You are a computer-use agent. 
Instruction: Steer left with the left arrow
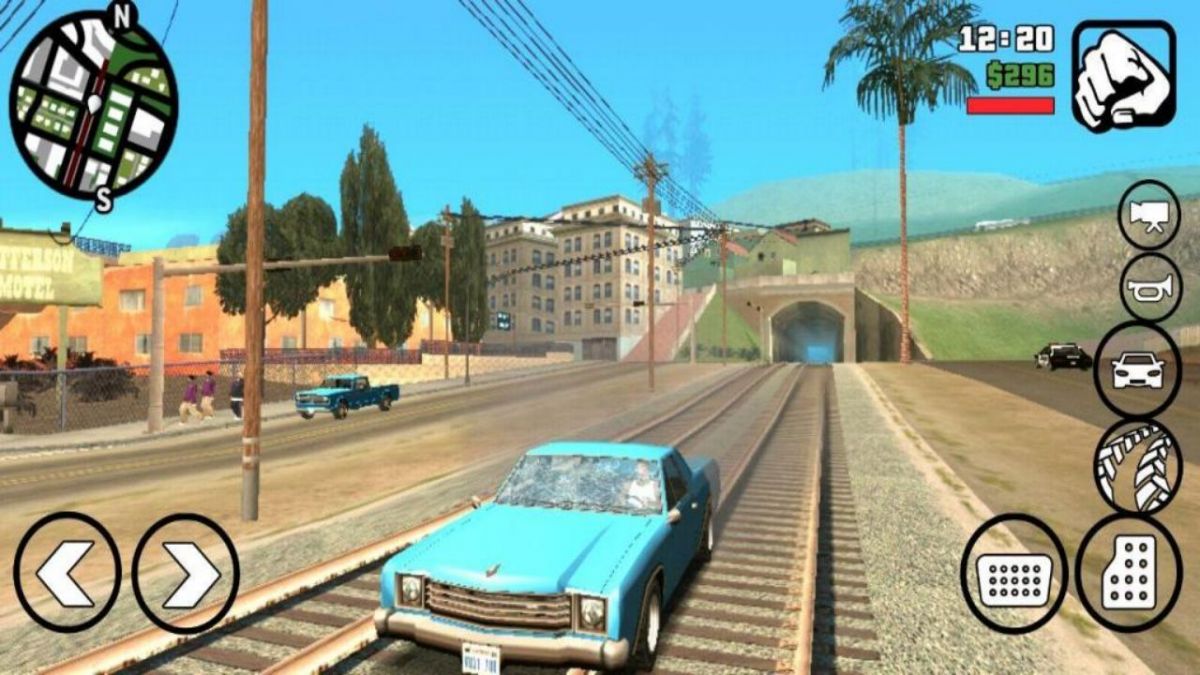(x=67, y=573)
